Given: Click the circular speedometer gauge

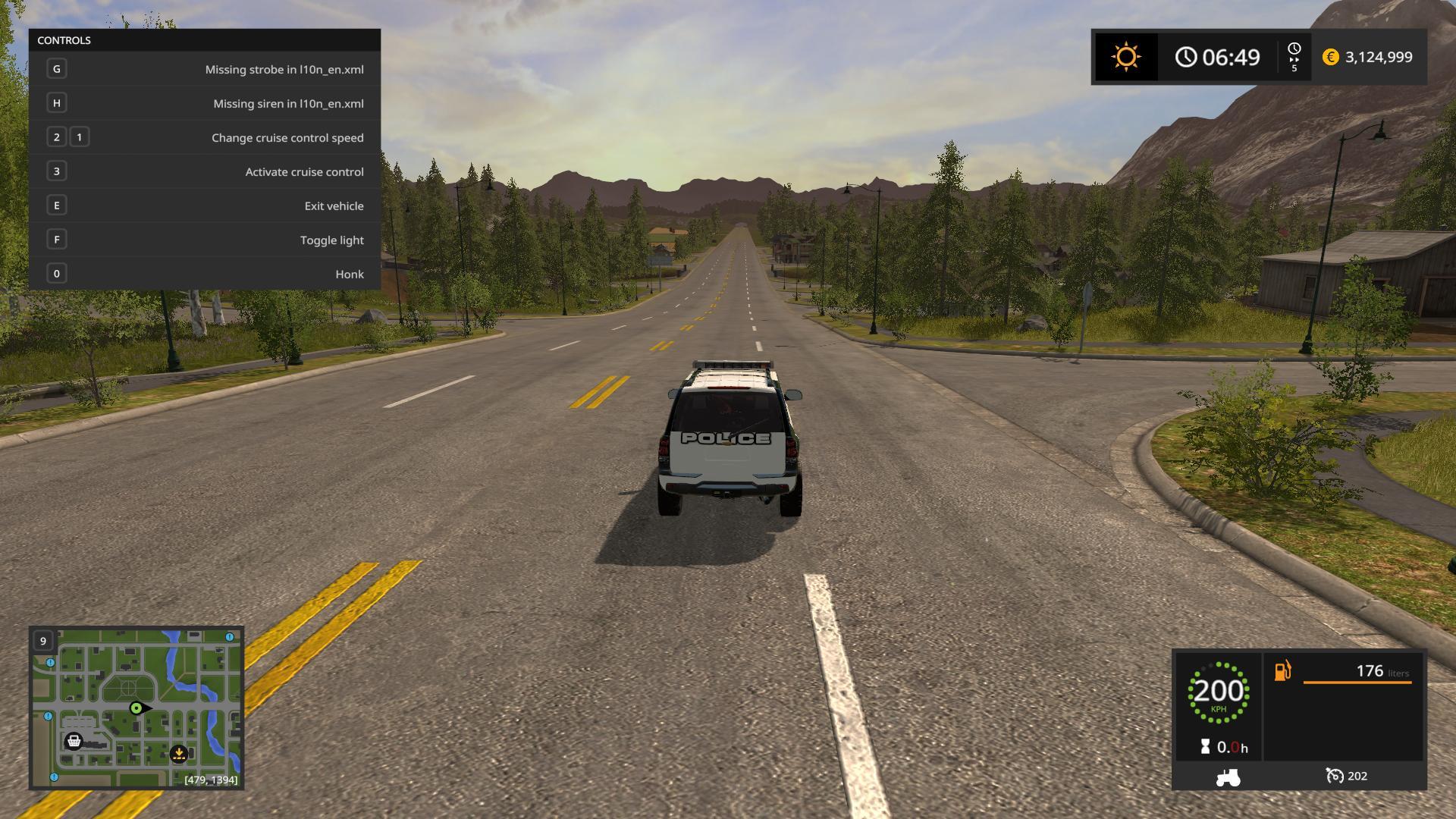Looking at the screenshot, I should pyautogui.click(x=1218, y=692).
